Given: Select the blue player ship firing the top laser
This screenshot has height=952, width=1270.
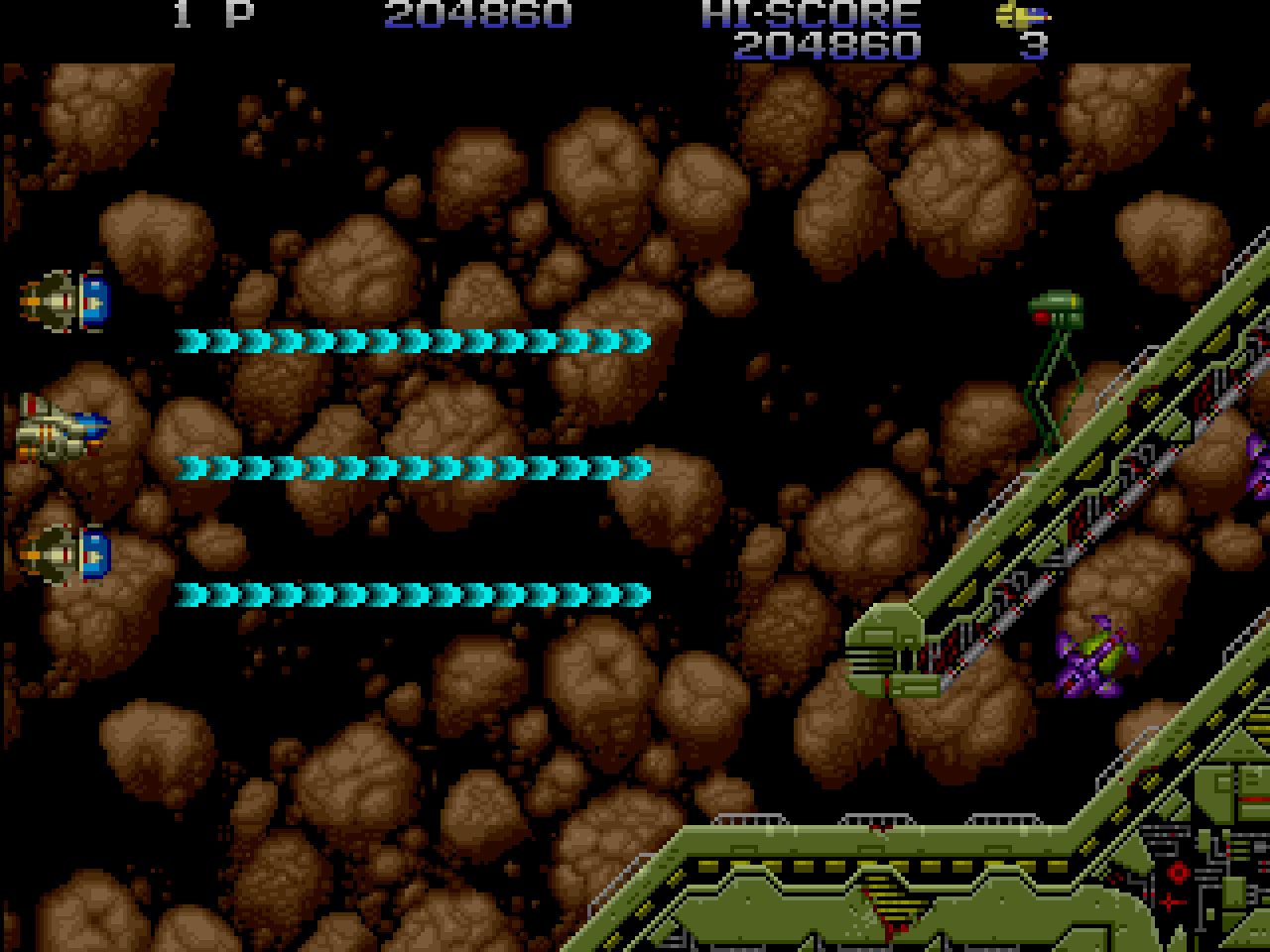Looking at the screenshot, I should point(62,302).
